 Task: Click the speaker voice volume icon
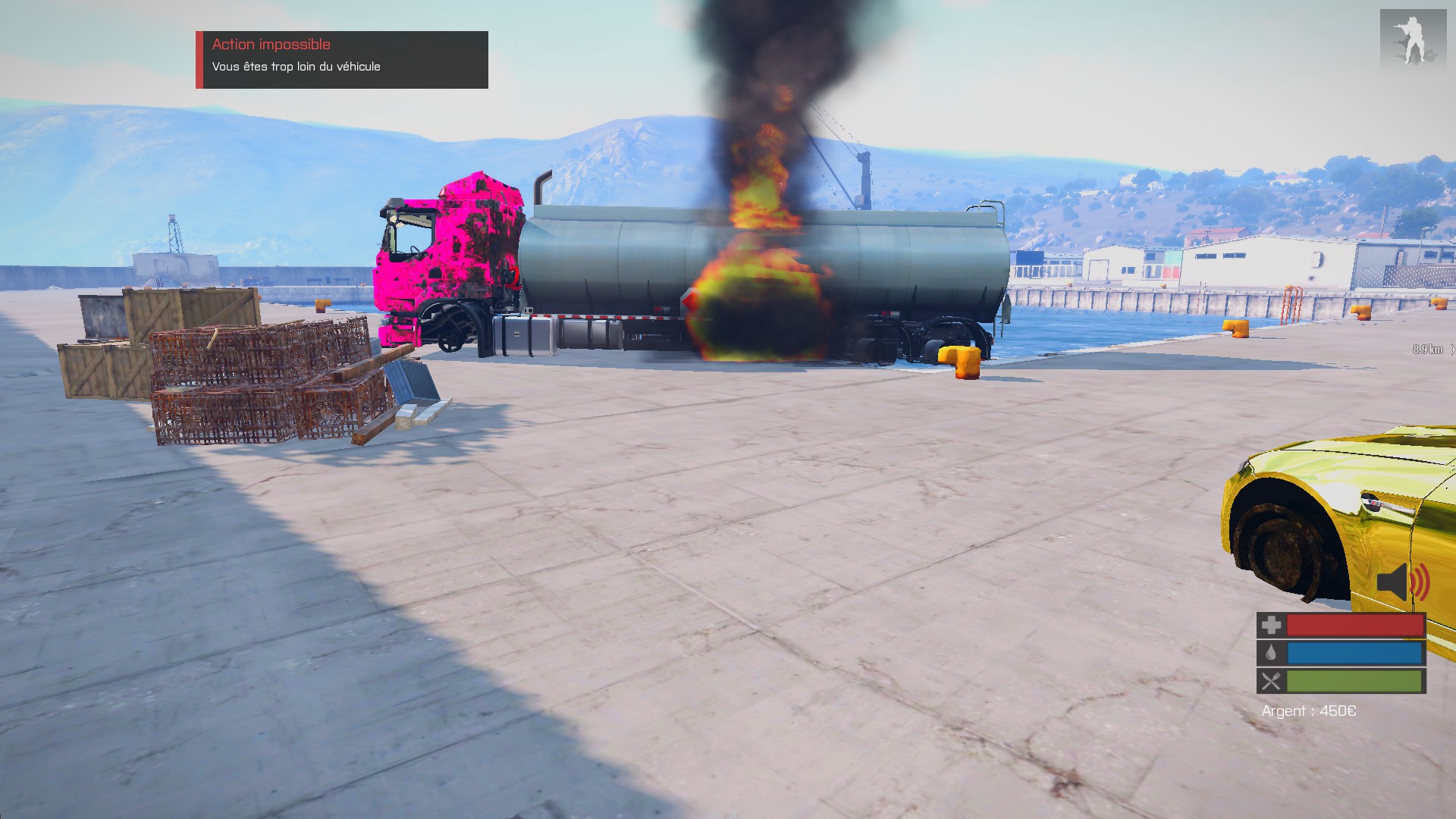(1401, 582)
